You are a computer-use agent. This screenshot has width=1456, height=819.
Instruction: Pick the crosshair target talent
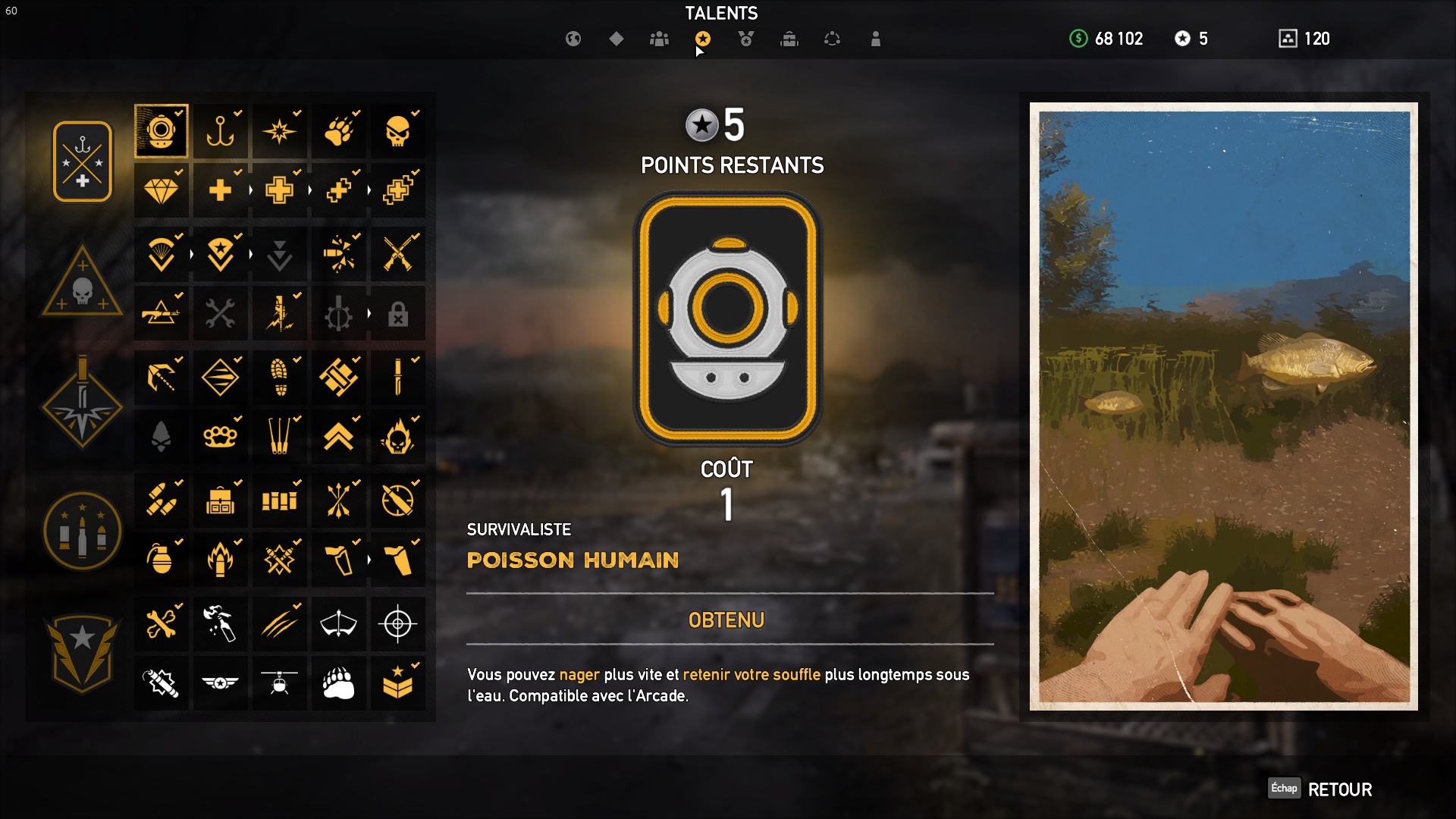pyautogui.click(x=397, y=624)
